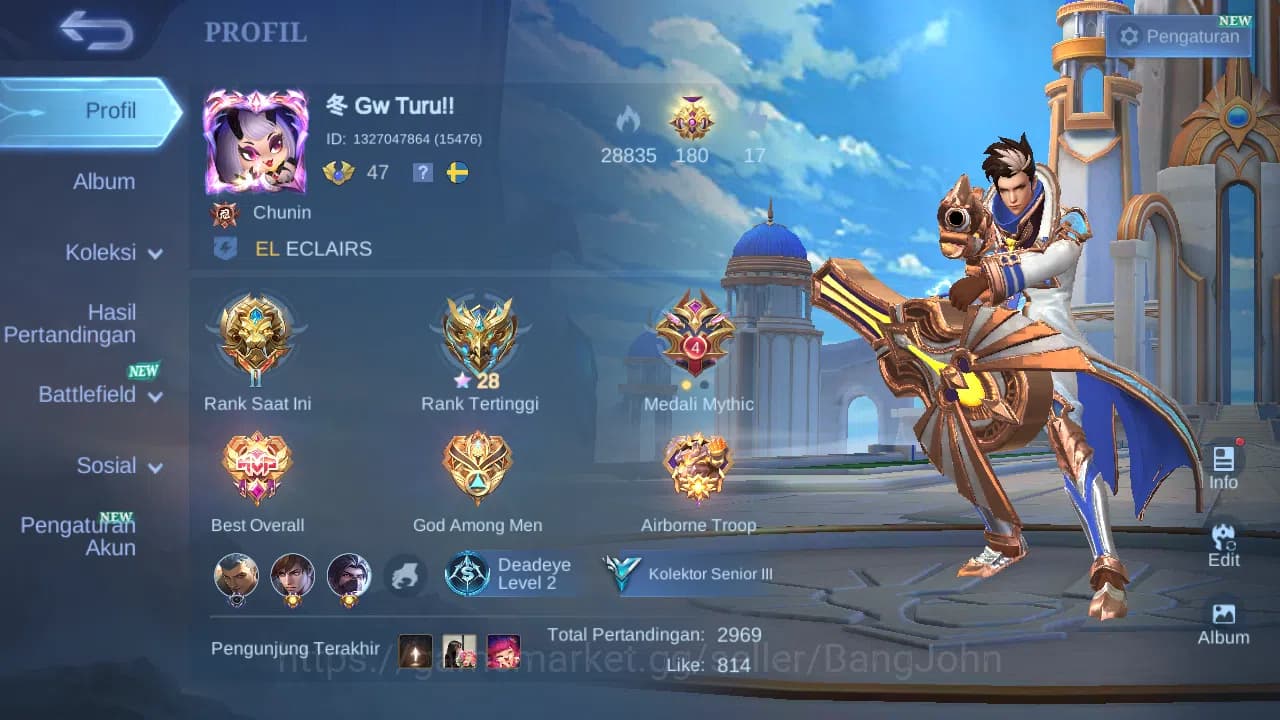The width and height of the screenshot is (1280, 720).
Task: Click the Deadeye Level 2 emblem
Action: 512,575
